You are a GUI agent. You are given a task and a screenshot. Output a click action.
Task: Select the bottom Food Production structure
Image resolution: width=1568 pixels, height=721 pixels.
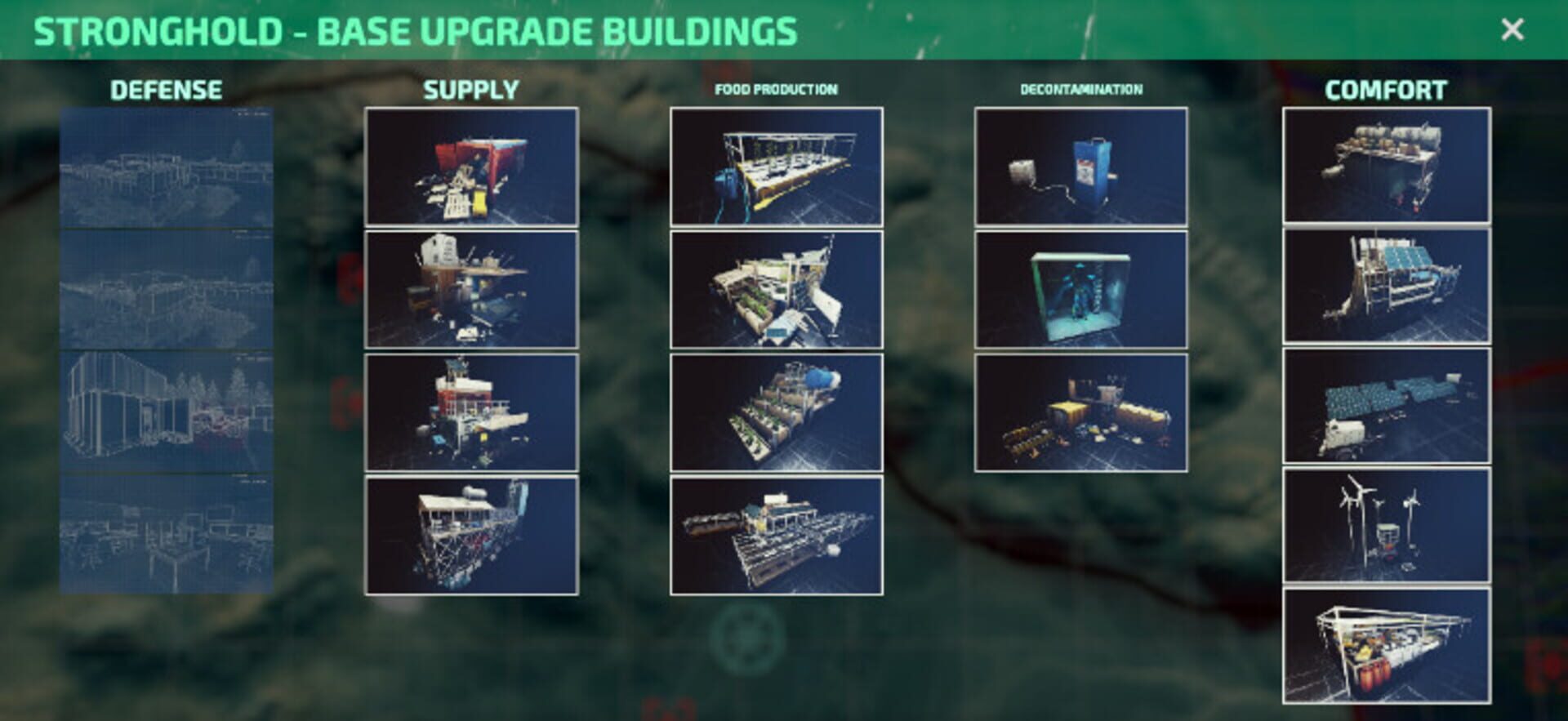[x=778, y=532]
